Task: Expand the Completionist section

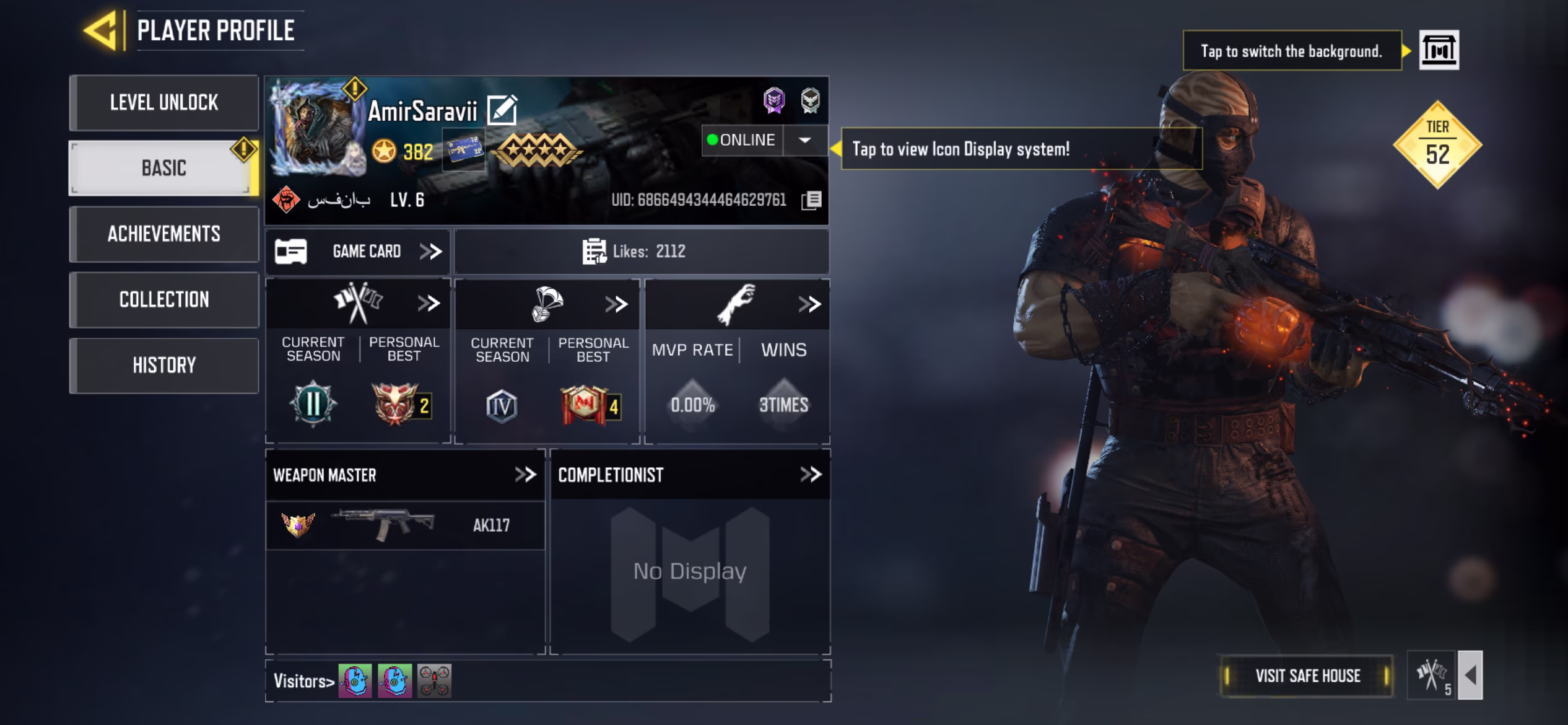Action: [x=810, y=475]
